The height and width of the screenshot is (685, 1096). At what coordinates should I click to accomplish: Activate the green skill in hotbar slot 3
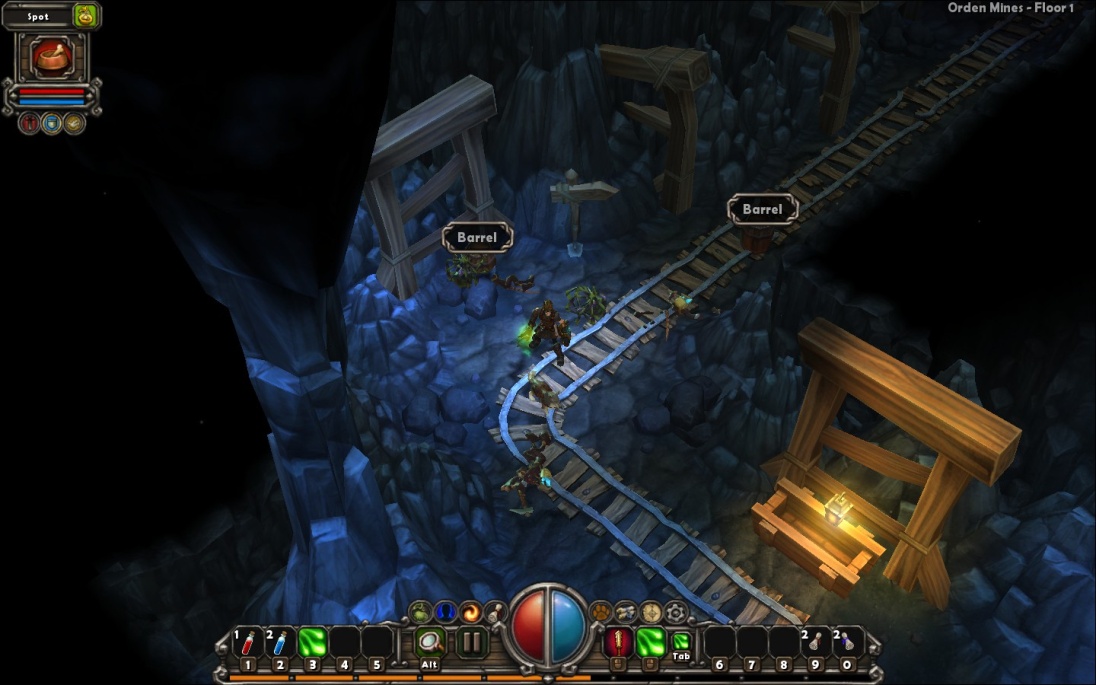click(x=312, y=641)
